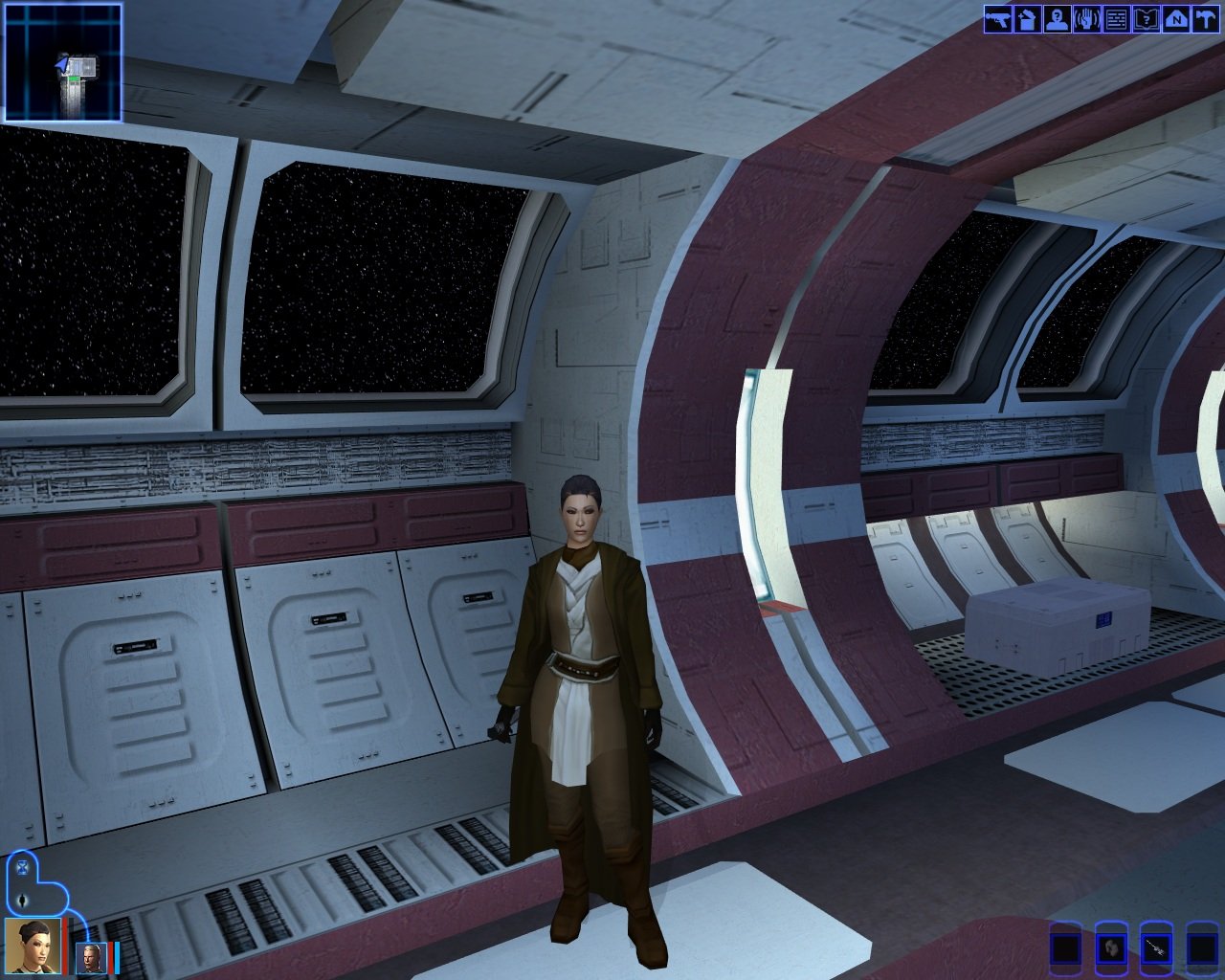Open the Journal book icon

[x=1146, y=19]
